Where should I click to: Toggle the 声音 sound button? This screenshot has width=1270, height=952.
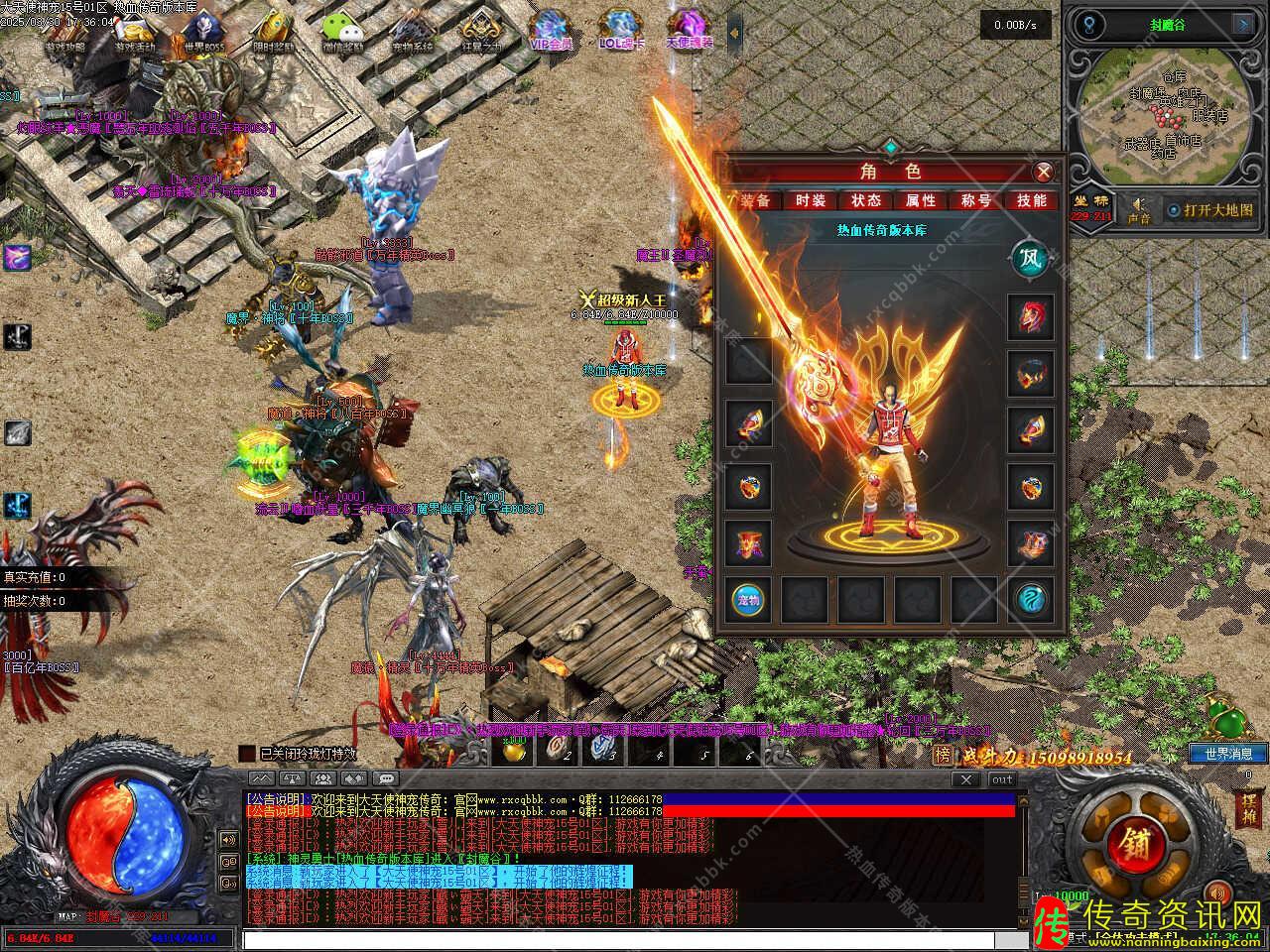1138,210
